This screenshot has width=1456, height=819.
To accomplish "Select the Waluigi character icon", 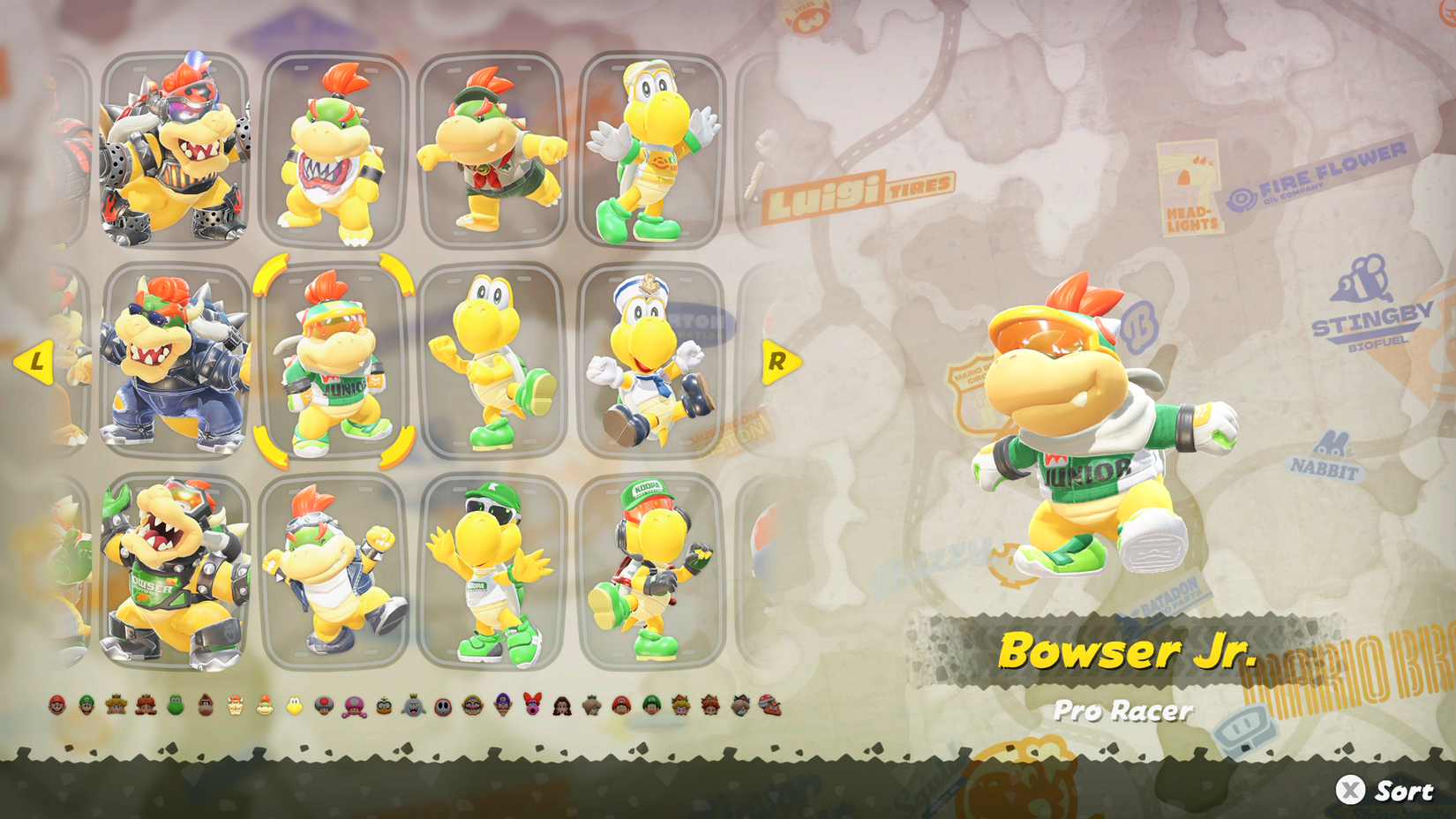I will [x=502, y=706].
